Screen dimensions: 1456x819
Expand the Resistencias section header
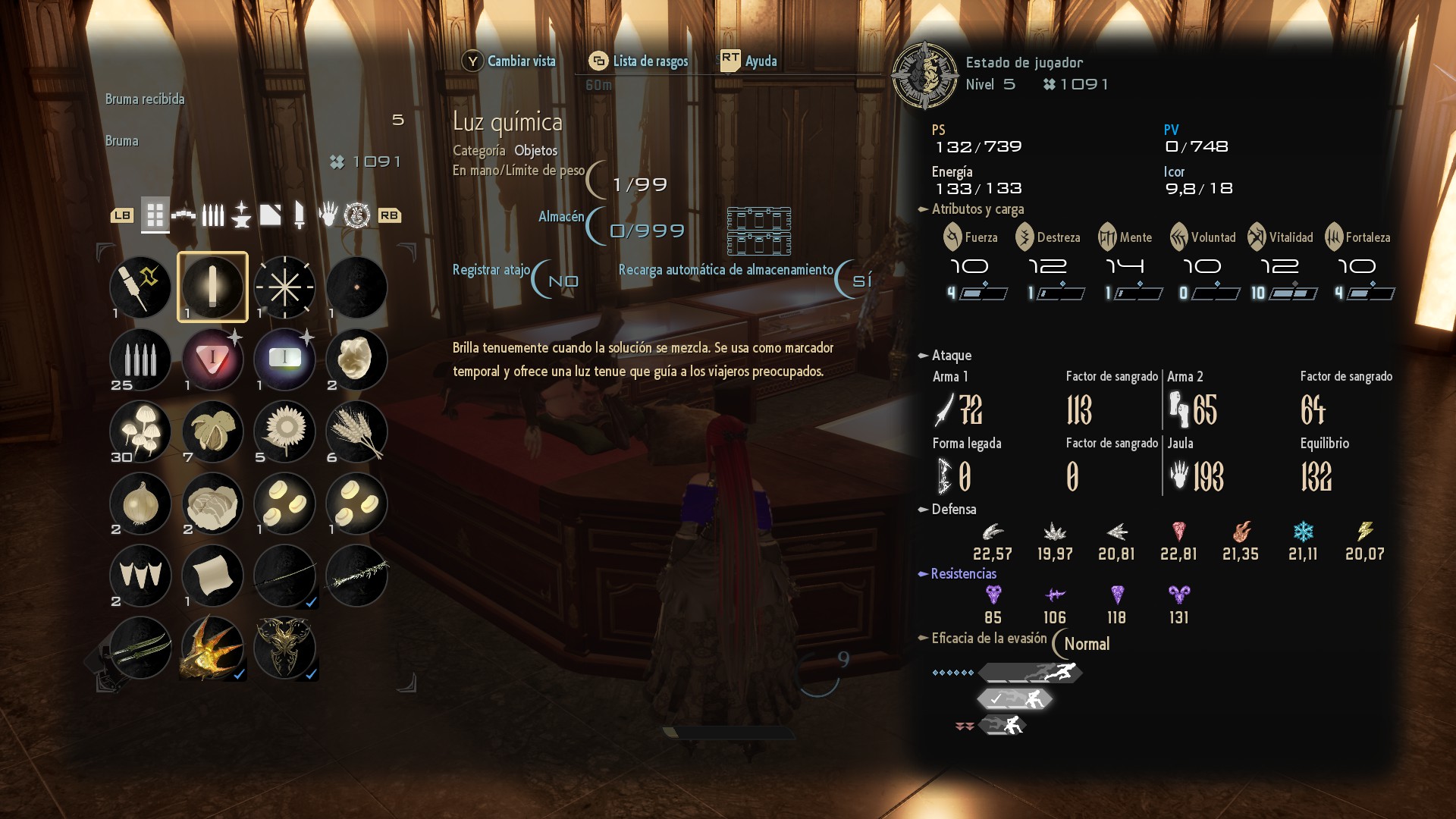[963, 574]
